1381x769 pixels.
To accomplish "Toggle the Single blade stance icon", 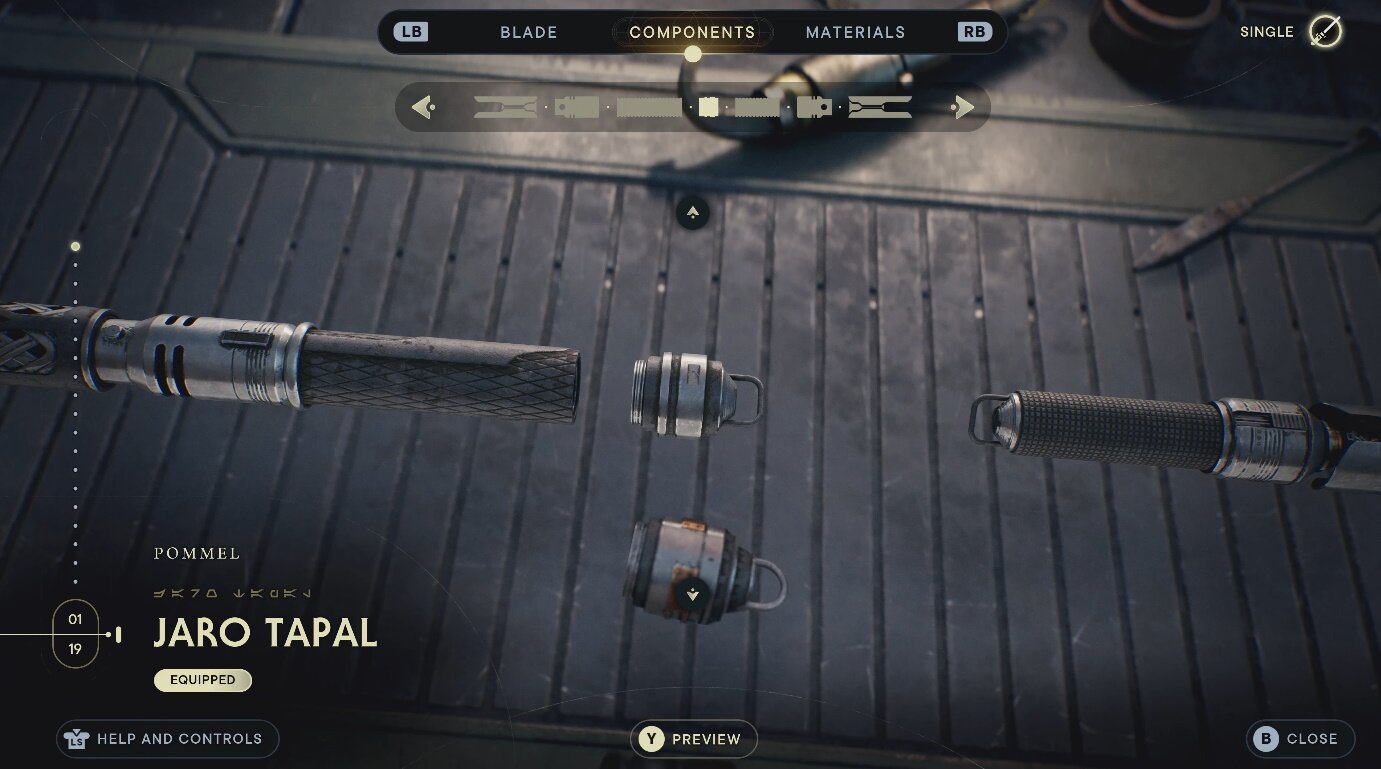I will coord(1326,32).
